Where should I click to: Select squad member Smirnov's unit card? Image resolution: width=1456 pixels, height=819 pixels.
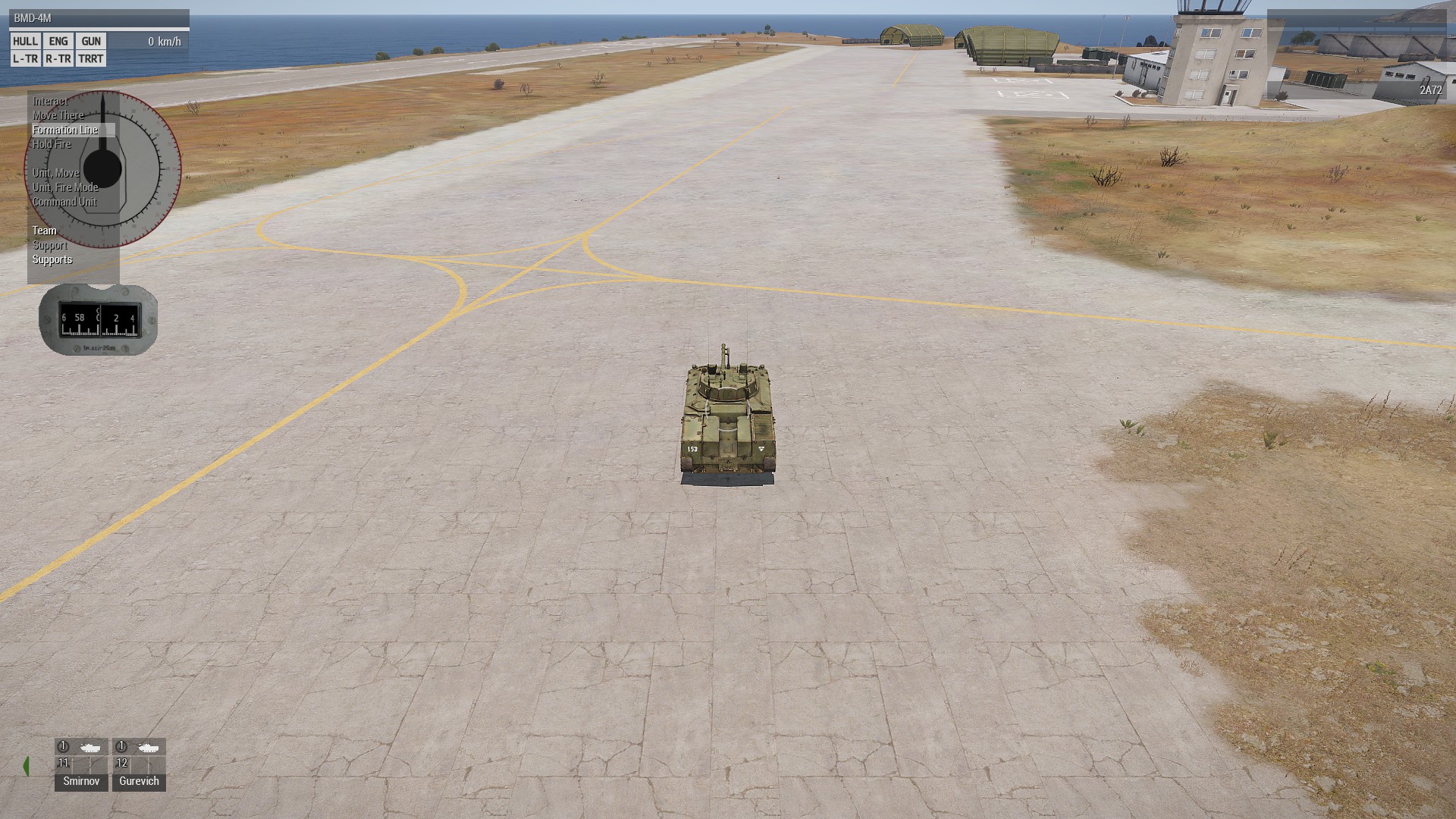[81, 764]
